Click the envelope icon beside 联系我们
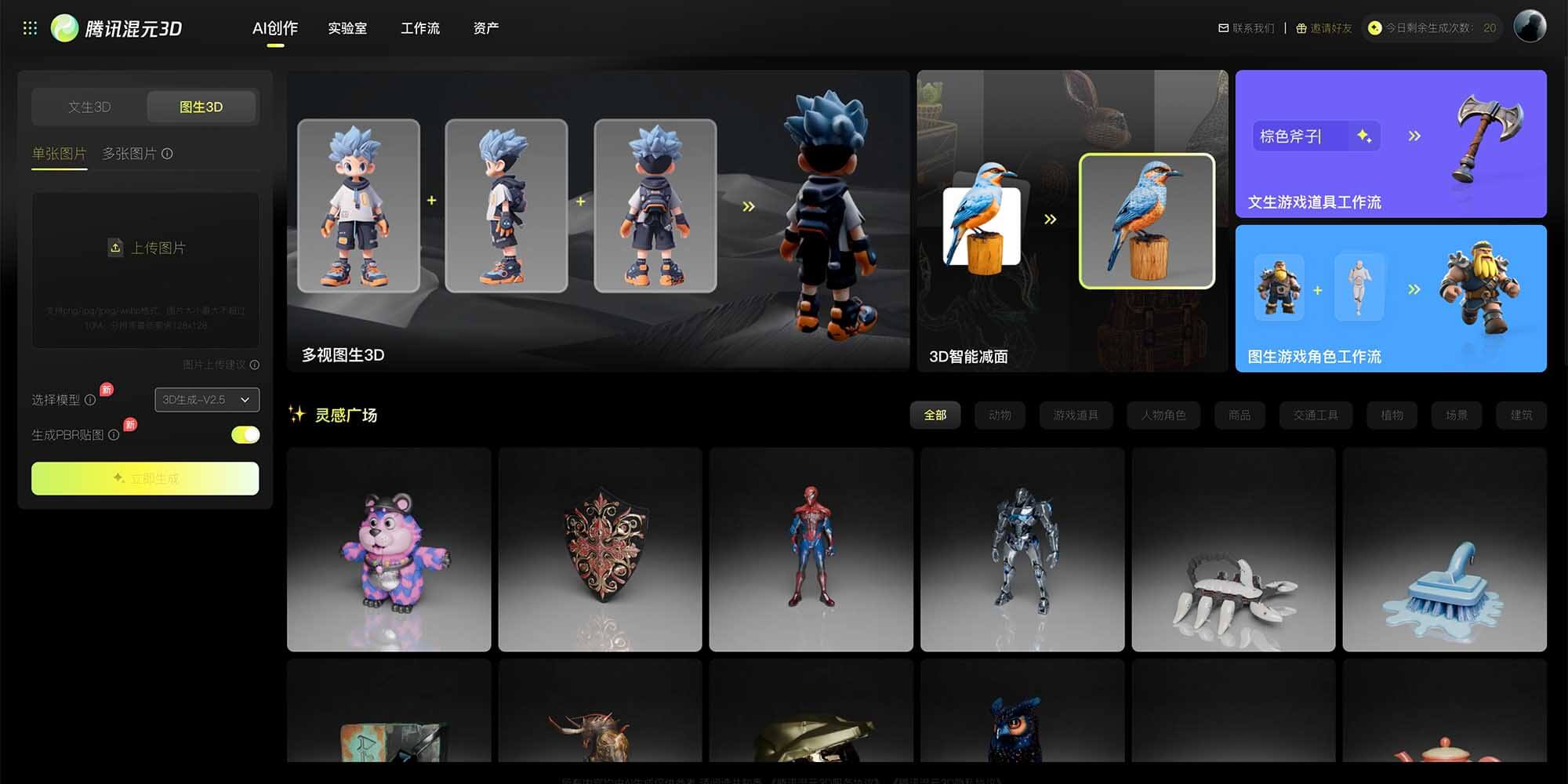Viewport: 1568px width, 784px height. 1224,27
